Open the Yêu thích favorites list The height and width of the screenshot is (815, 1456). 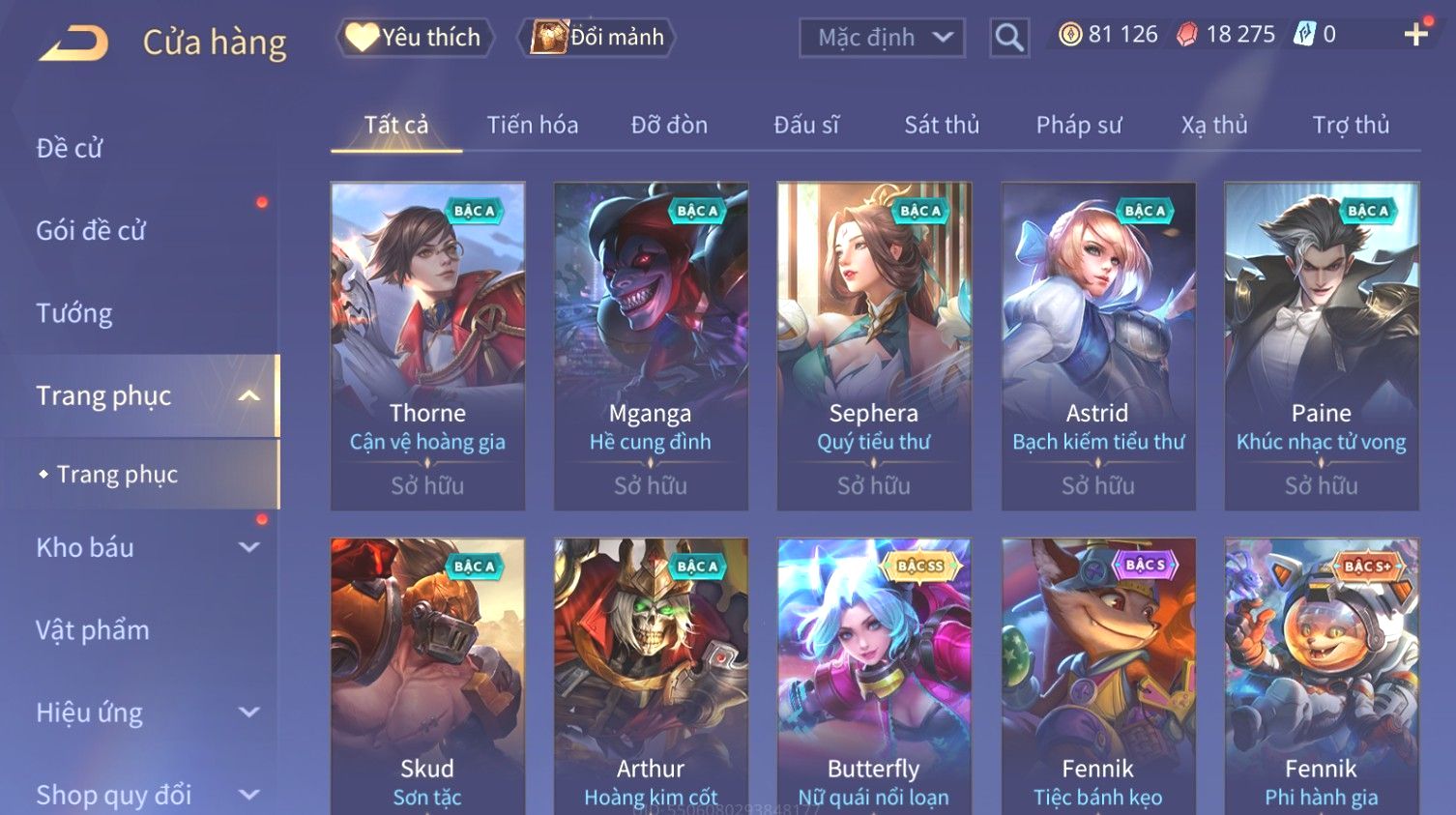pyautogui.click(x=415, y=38)
